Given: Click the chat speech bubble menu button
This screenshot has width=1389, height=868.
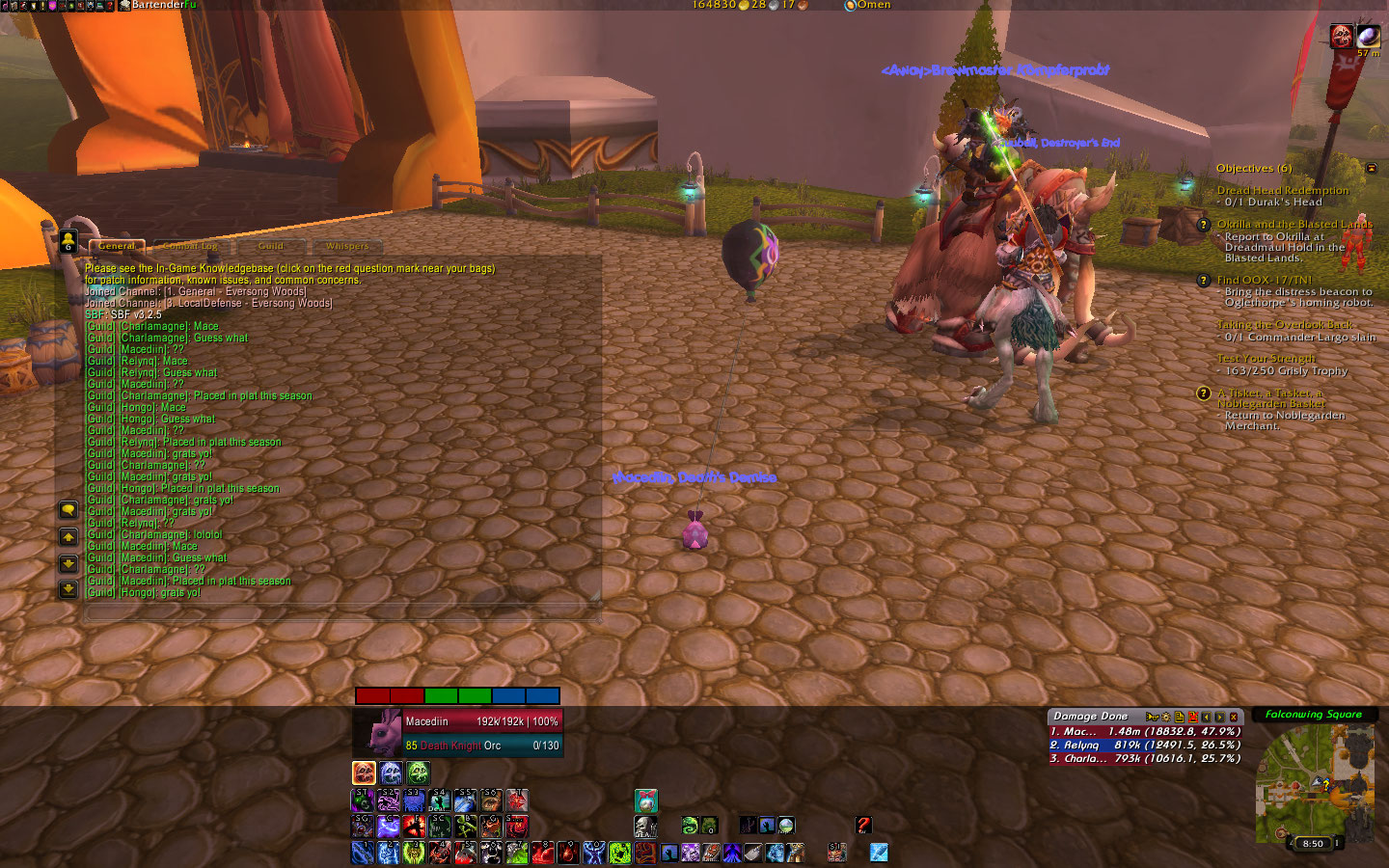Looking at the screenshot, I should point(68,509).
